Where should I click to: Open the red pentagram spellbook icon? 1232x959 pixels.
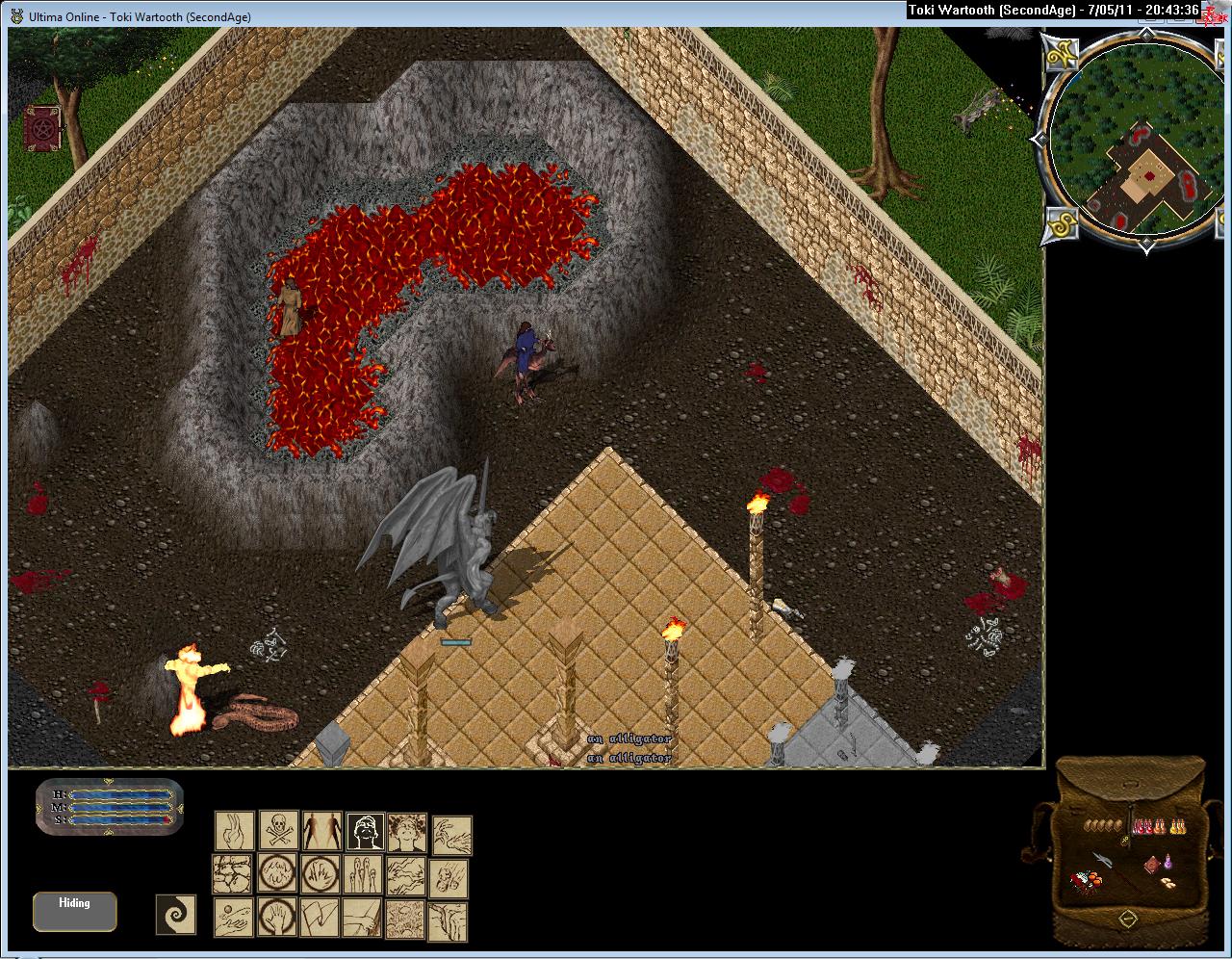pos(43,127)
